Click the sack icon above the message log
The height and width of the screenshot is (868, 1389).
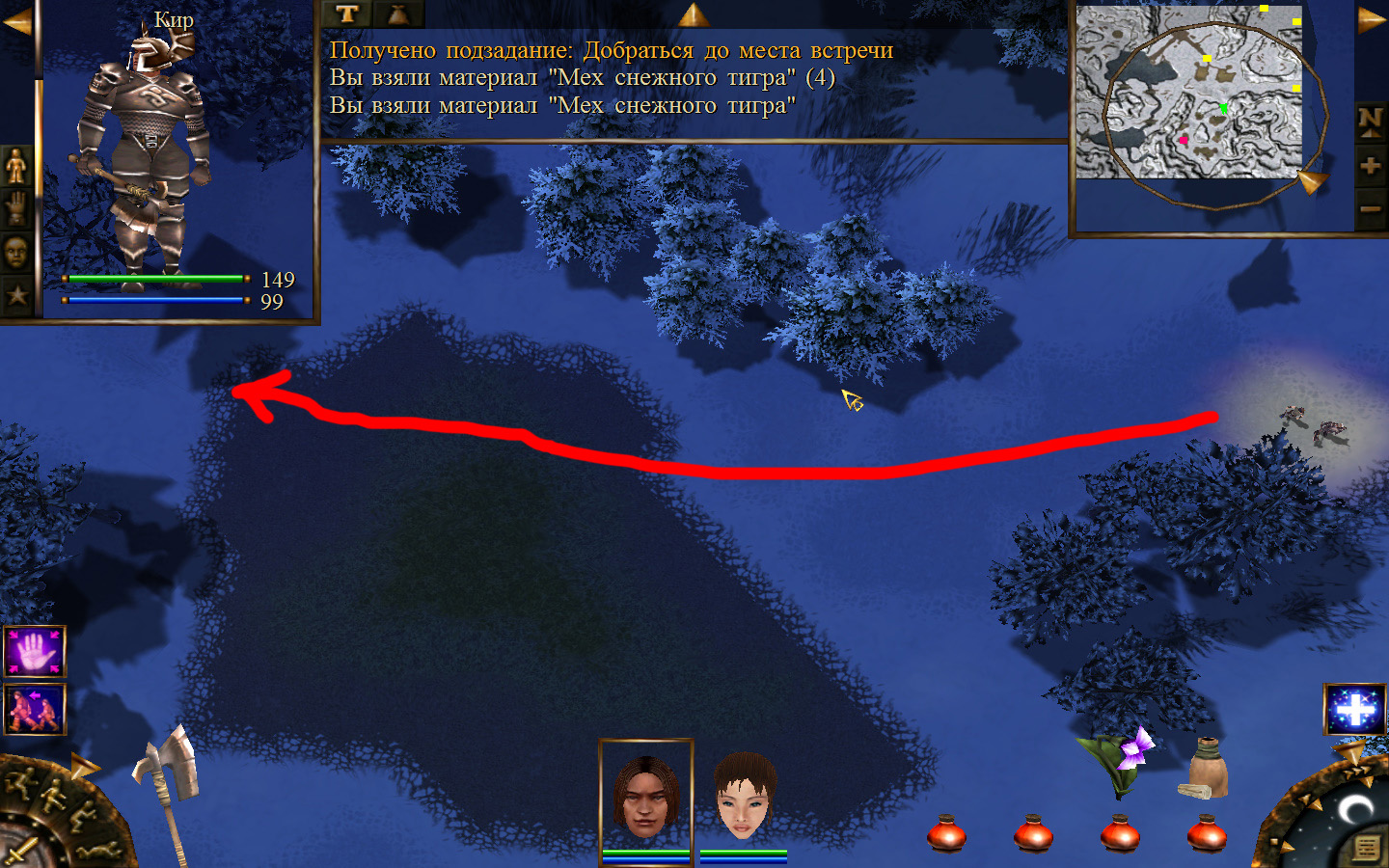[x=397, y=14]
